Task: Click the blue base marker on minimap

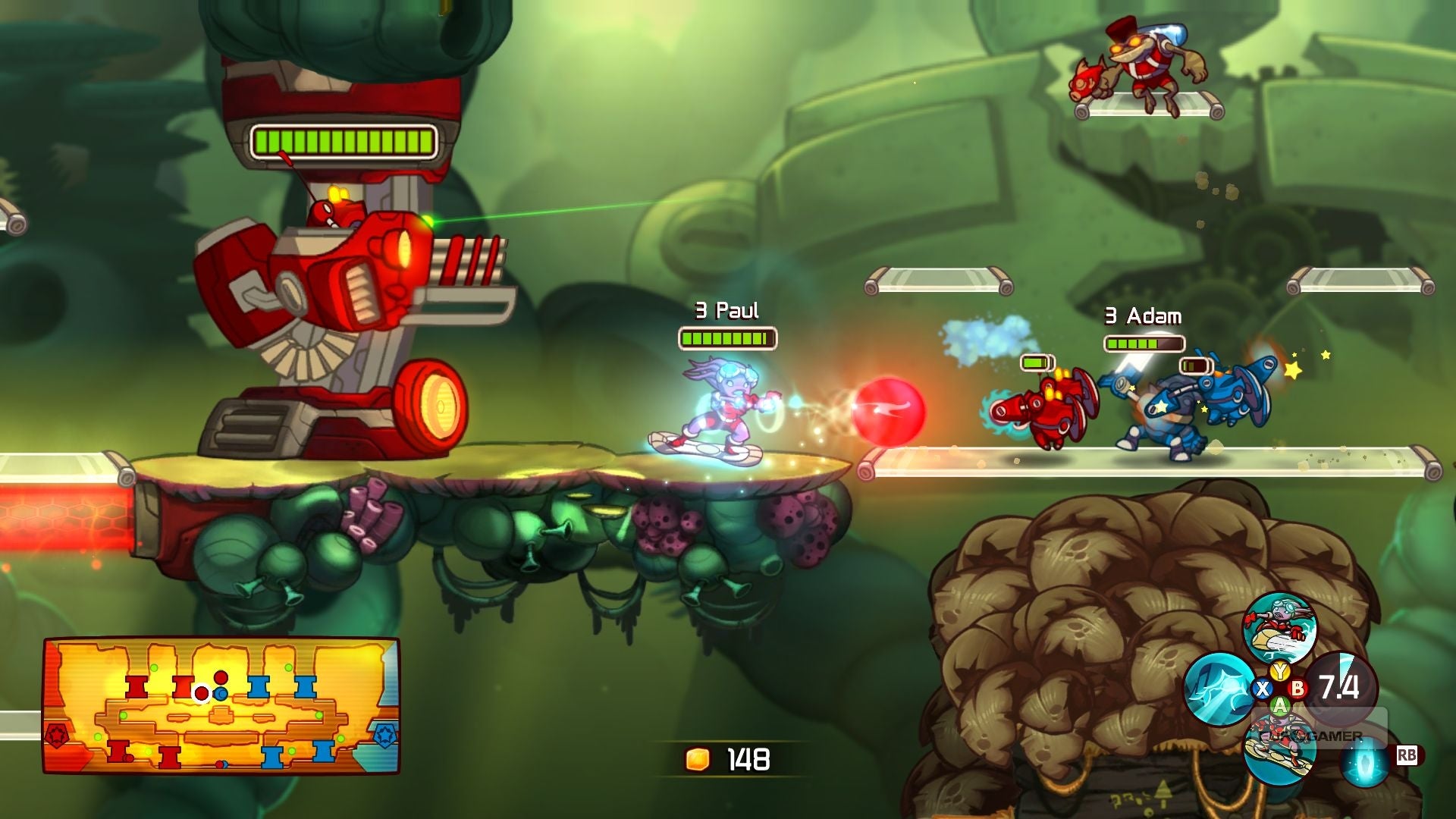Action: pyautogui.click(x=384, y=736)
